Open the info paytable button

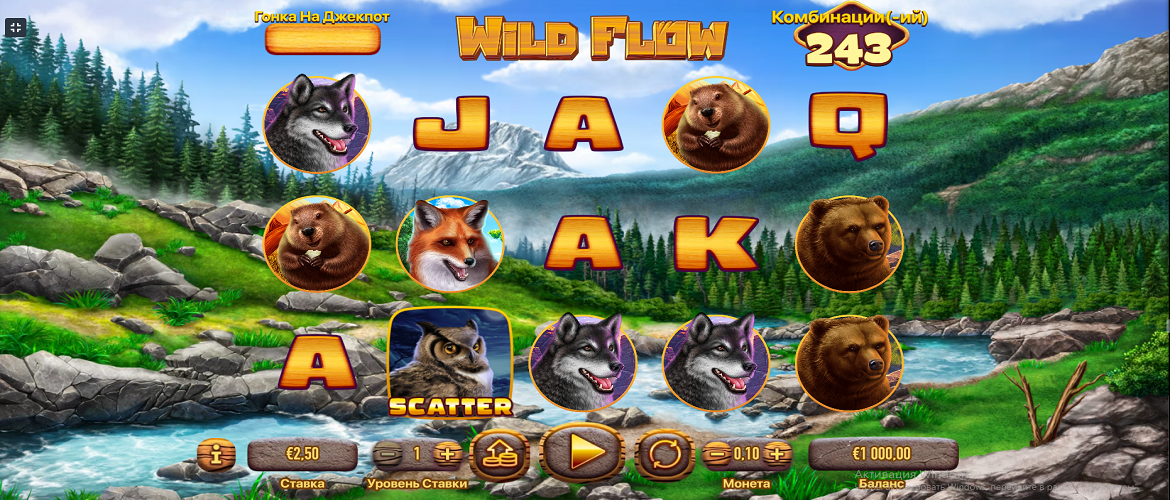pyautogui.click(x=216, y=455)
